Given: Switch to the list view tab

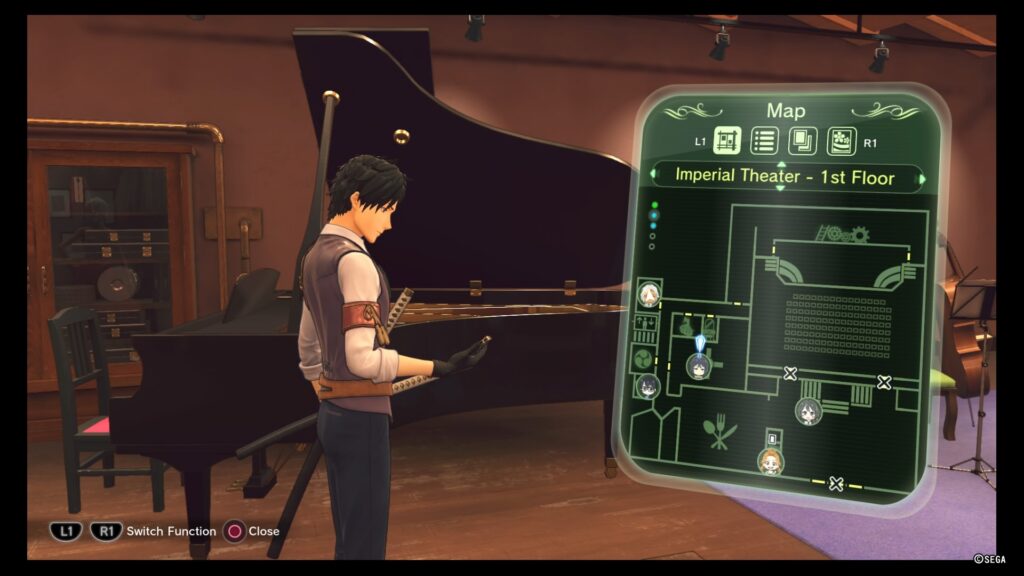Looking at the screenshot, I should tap(764, 142).
